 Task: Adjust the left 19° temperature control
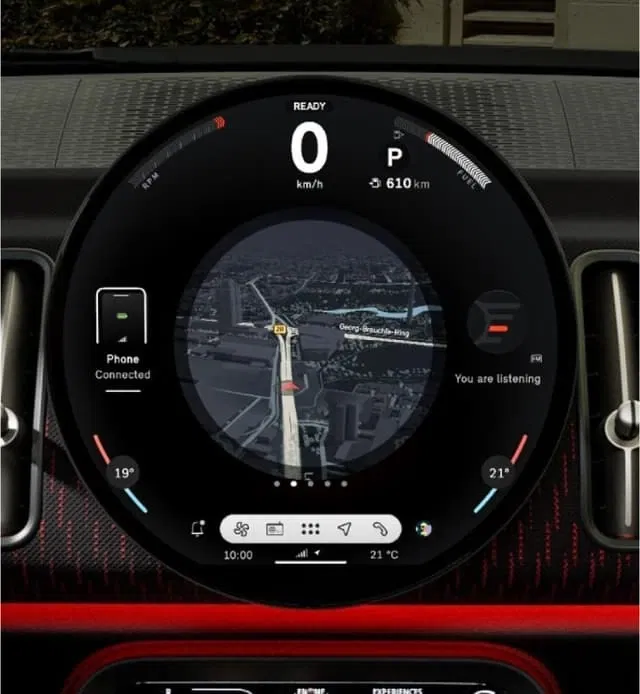pos(123,472)
